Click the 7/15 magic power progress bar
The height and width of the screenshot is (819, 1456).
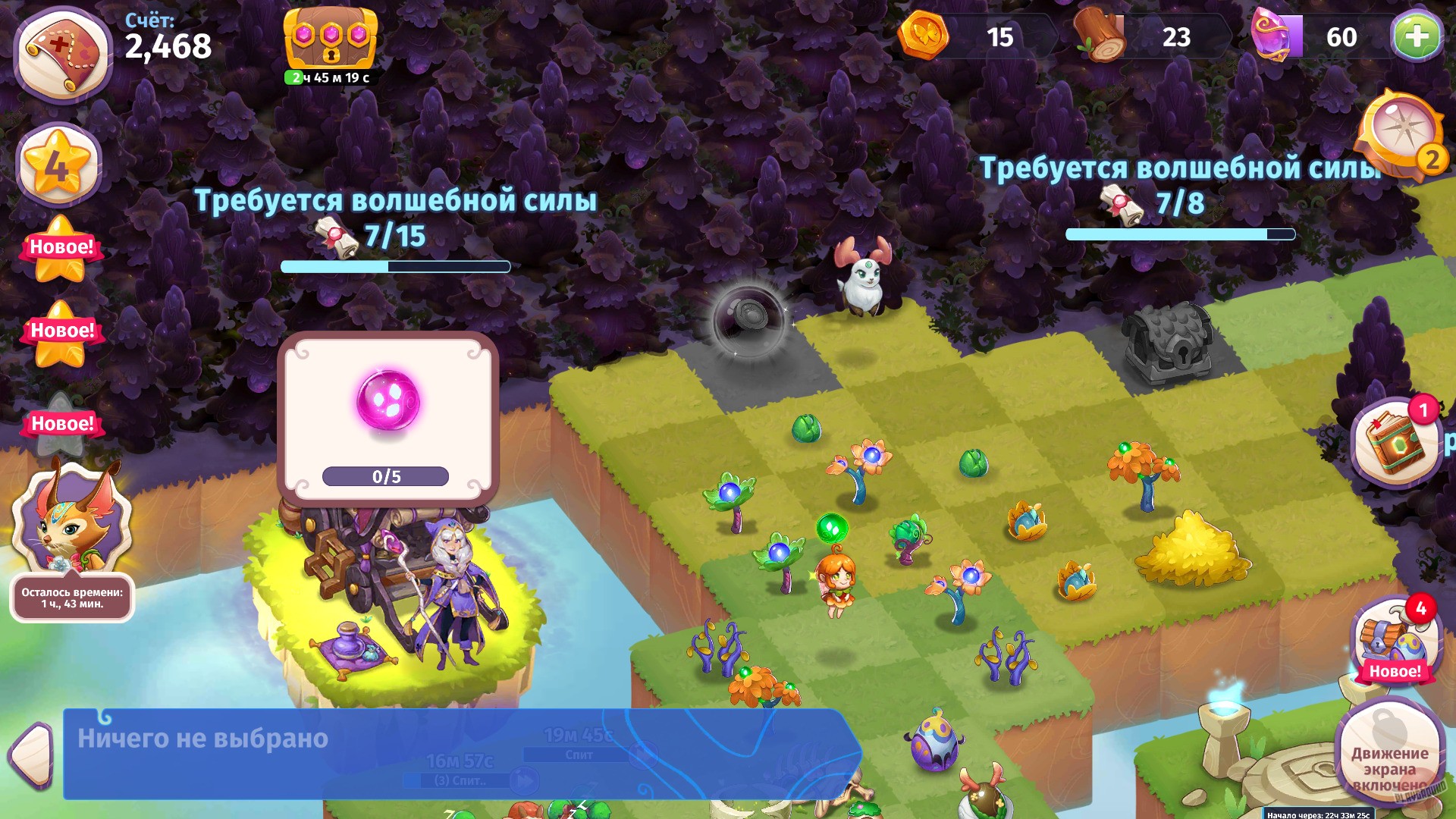pyautogui.click(x=394, y=265)
